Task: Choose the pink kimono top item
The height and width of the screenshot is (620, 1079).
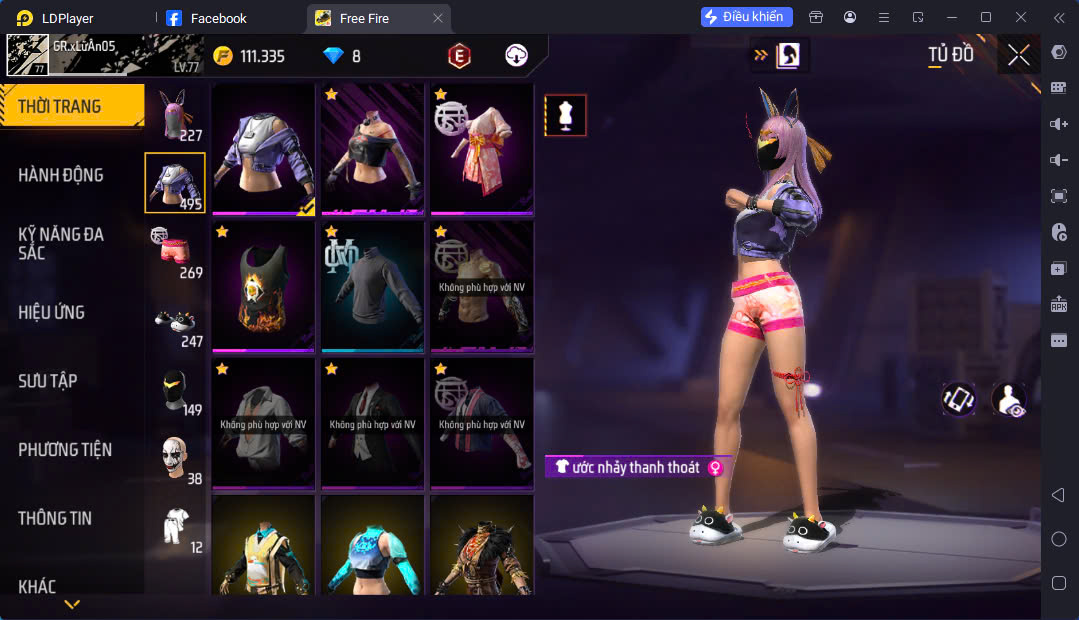Action: 482,149
